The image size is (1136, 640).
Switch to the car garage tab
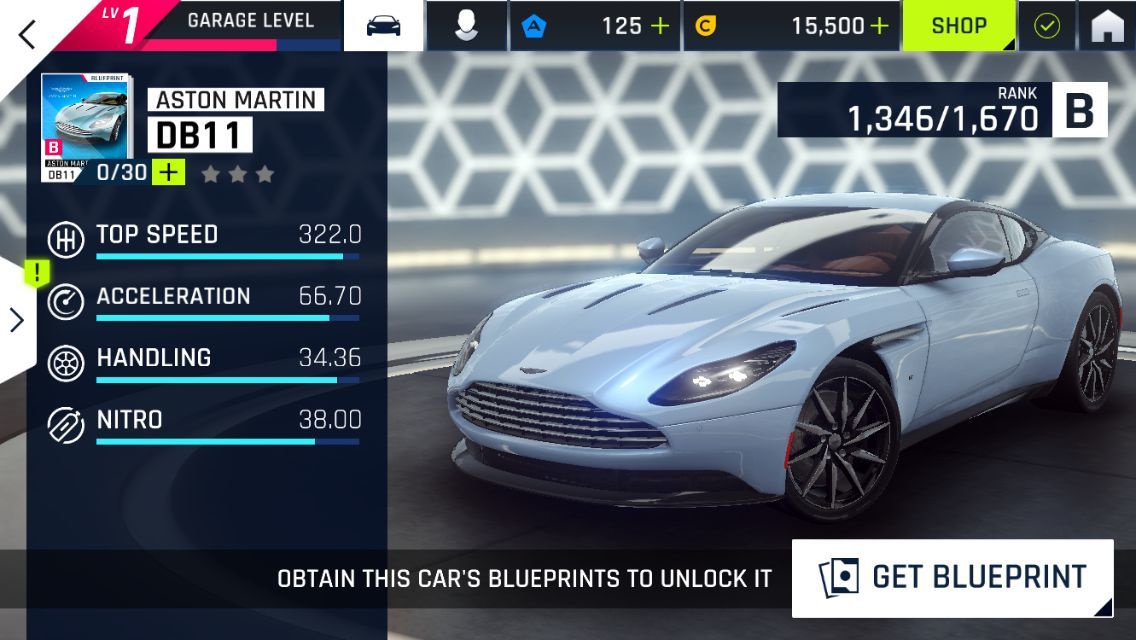click(x=384, y=26)
